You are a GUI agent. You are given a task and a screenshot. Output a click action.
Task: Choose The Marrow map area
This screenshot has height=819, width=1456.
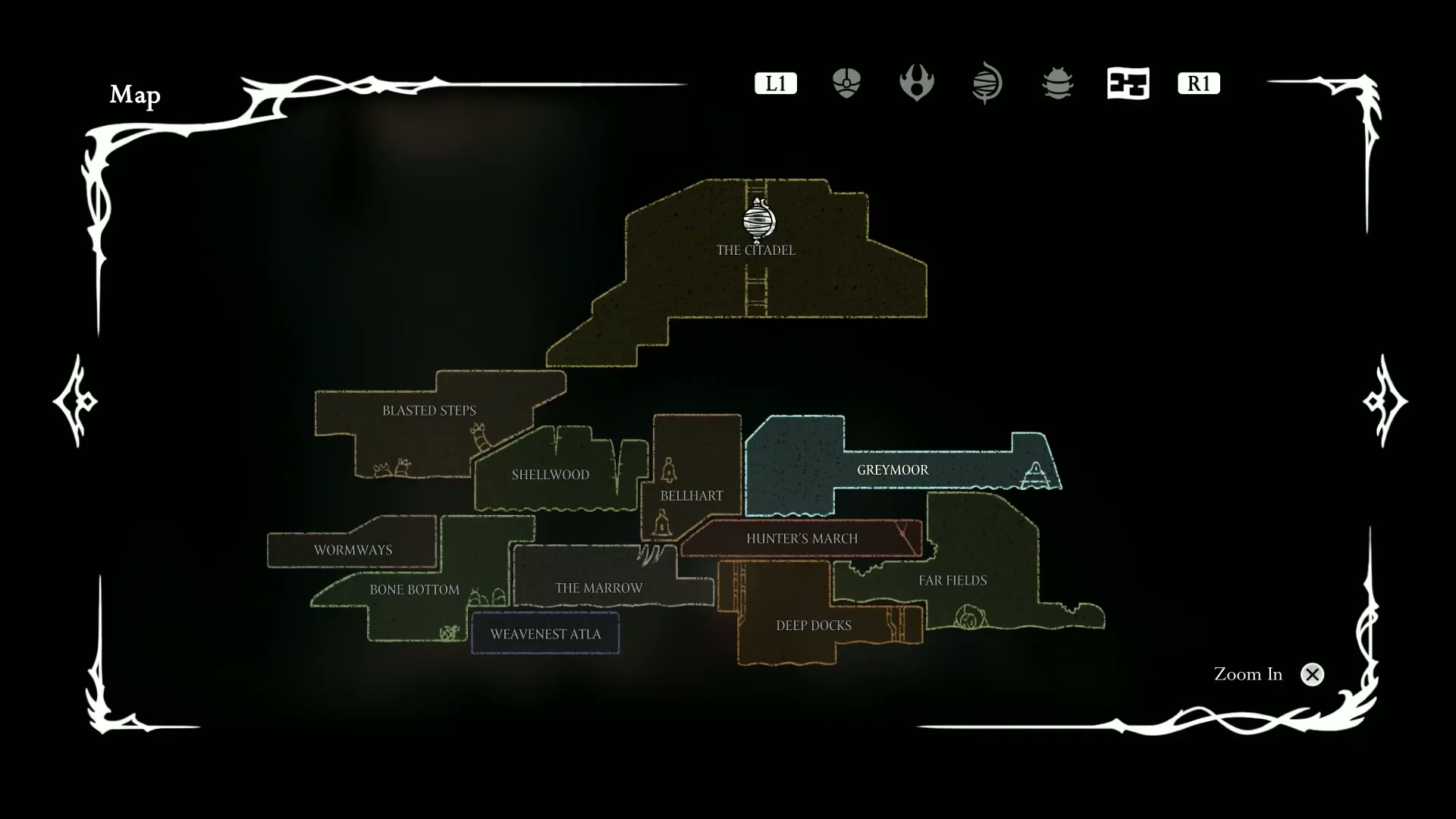598,588
